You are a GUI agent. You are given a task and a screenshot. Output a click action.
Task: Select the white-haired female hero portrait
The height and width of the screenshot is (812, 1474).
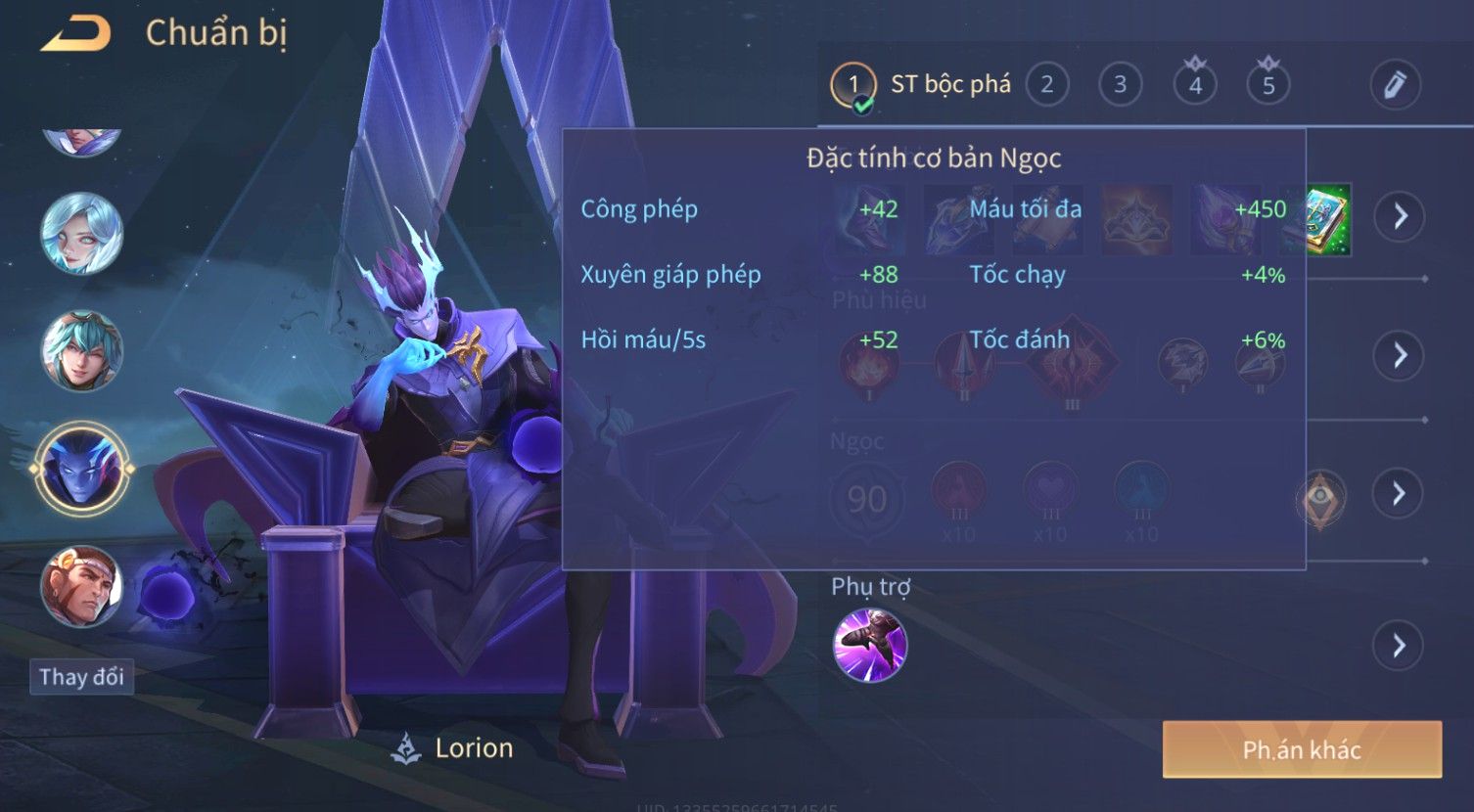(81, 234)
